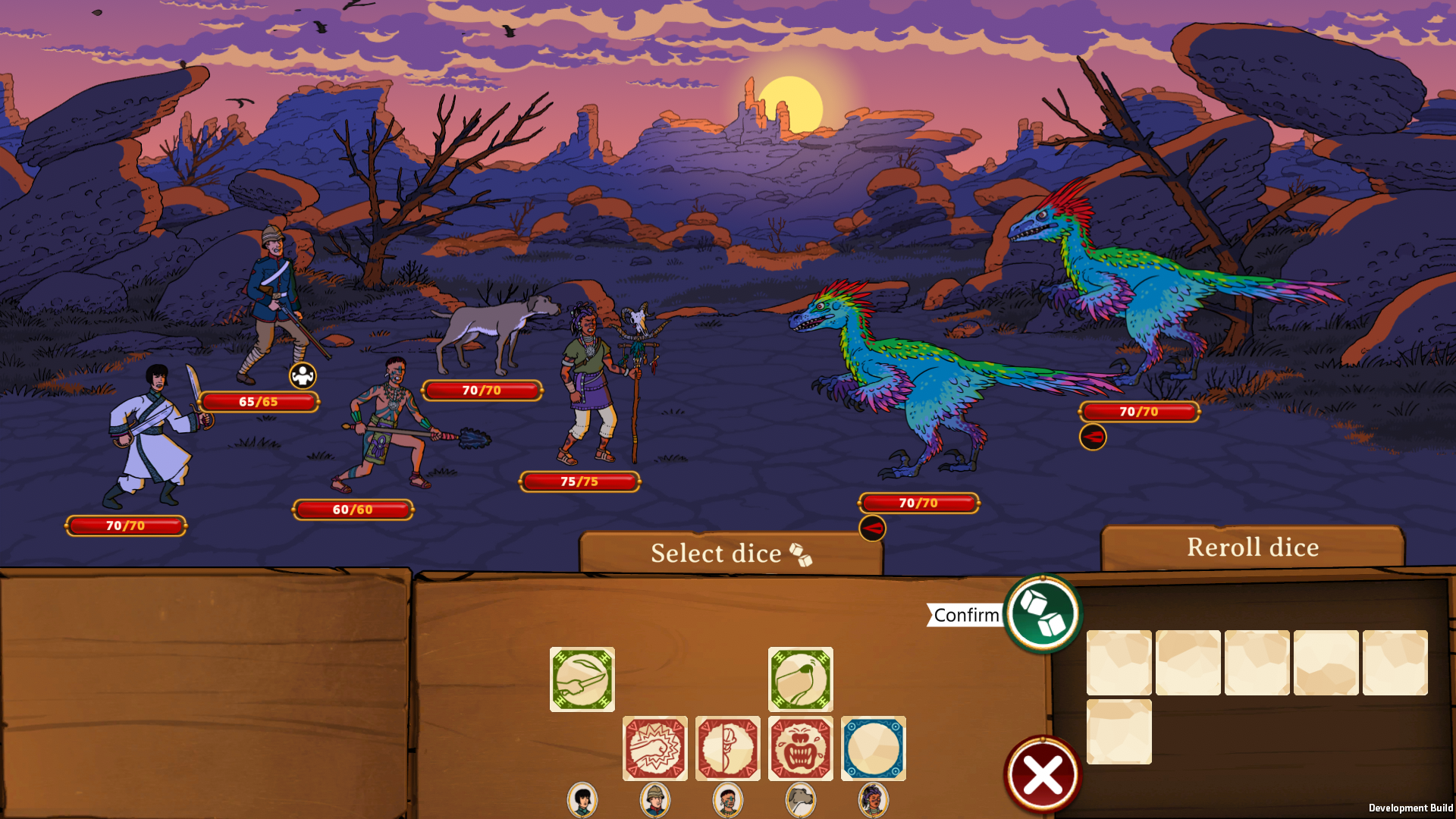The image size is (1456, 819).
Task: Open the Select dice panel
Action: [730, 554]
